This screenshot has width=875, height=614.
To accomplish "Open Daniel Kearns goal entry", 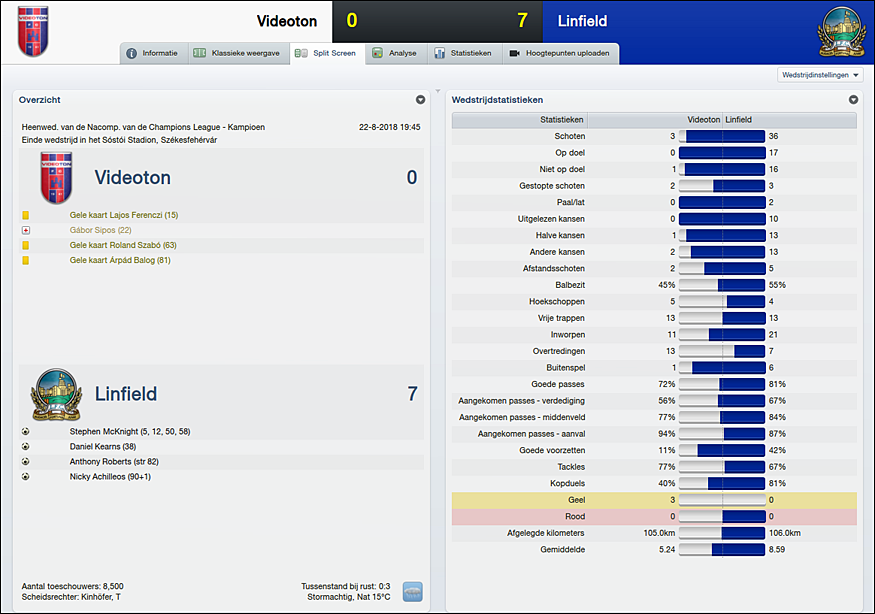I will pyautogui.click(x=103, y=447).
